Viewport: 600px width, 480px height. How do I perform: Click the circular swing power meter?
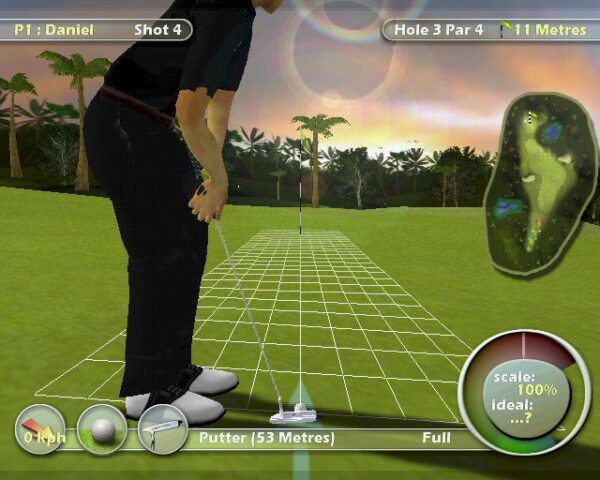[x=525, y=392]
